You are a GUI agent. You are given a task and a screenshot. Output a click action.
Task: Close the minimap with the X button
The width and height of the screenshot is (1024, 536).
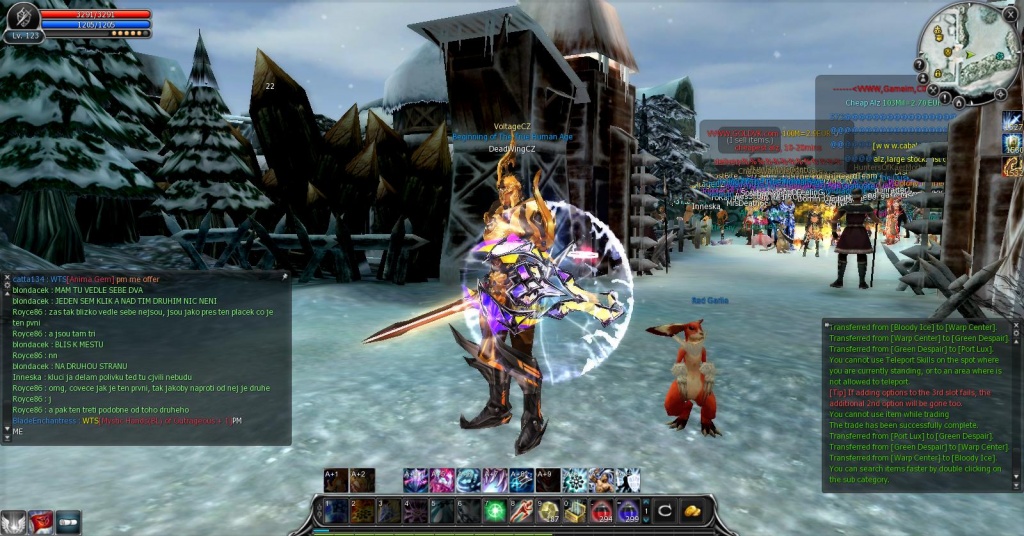(x=1011, y=14)
